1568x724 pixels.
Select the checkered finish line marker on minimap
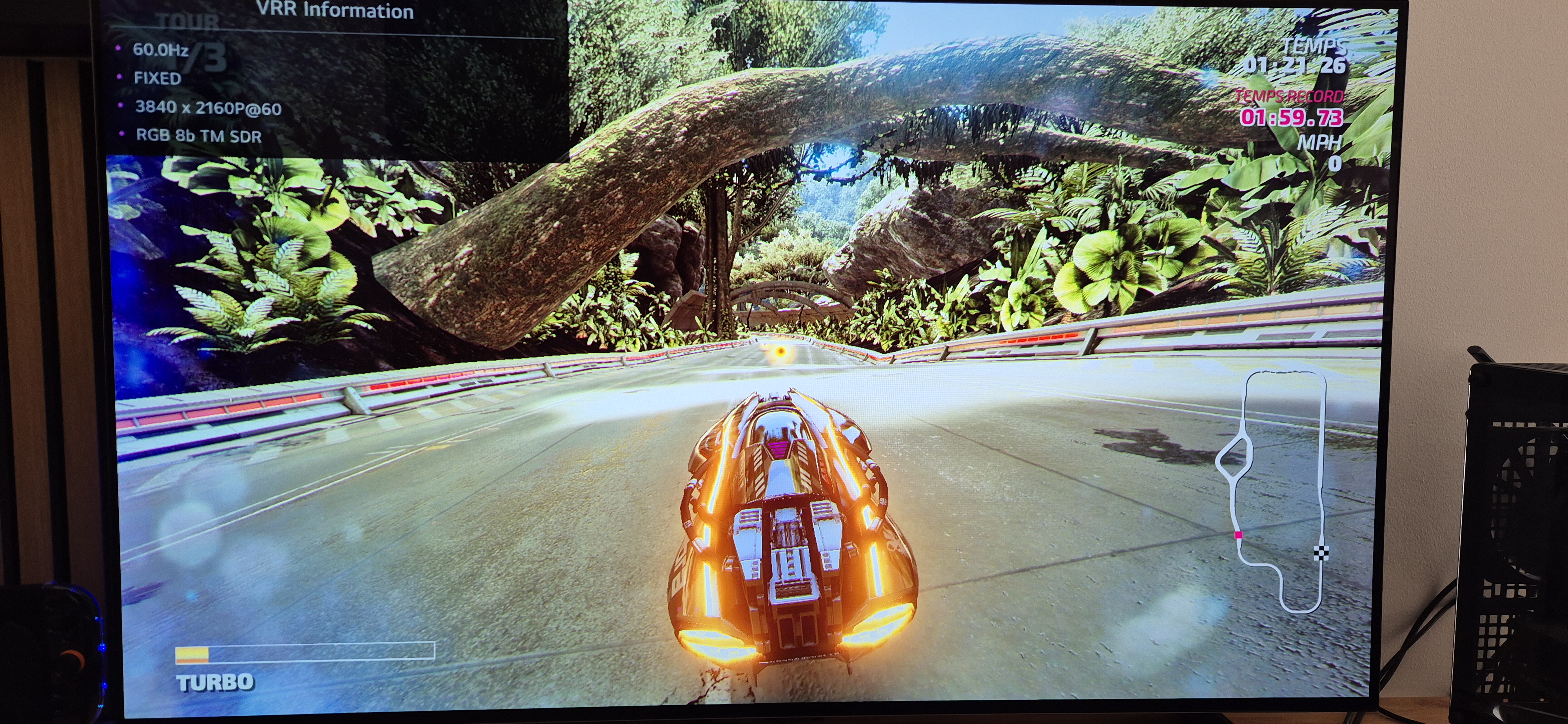1321,552
